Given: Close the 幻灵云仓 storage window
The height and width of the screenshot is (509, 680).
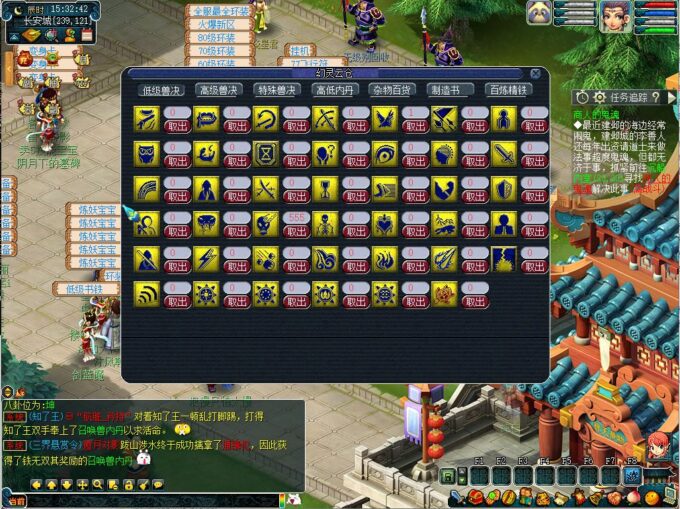Looking at the screenshot, I should pos(536,74).
